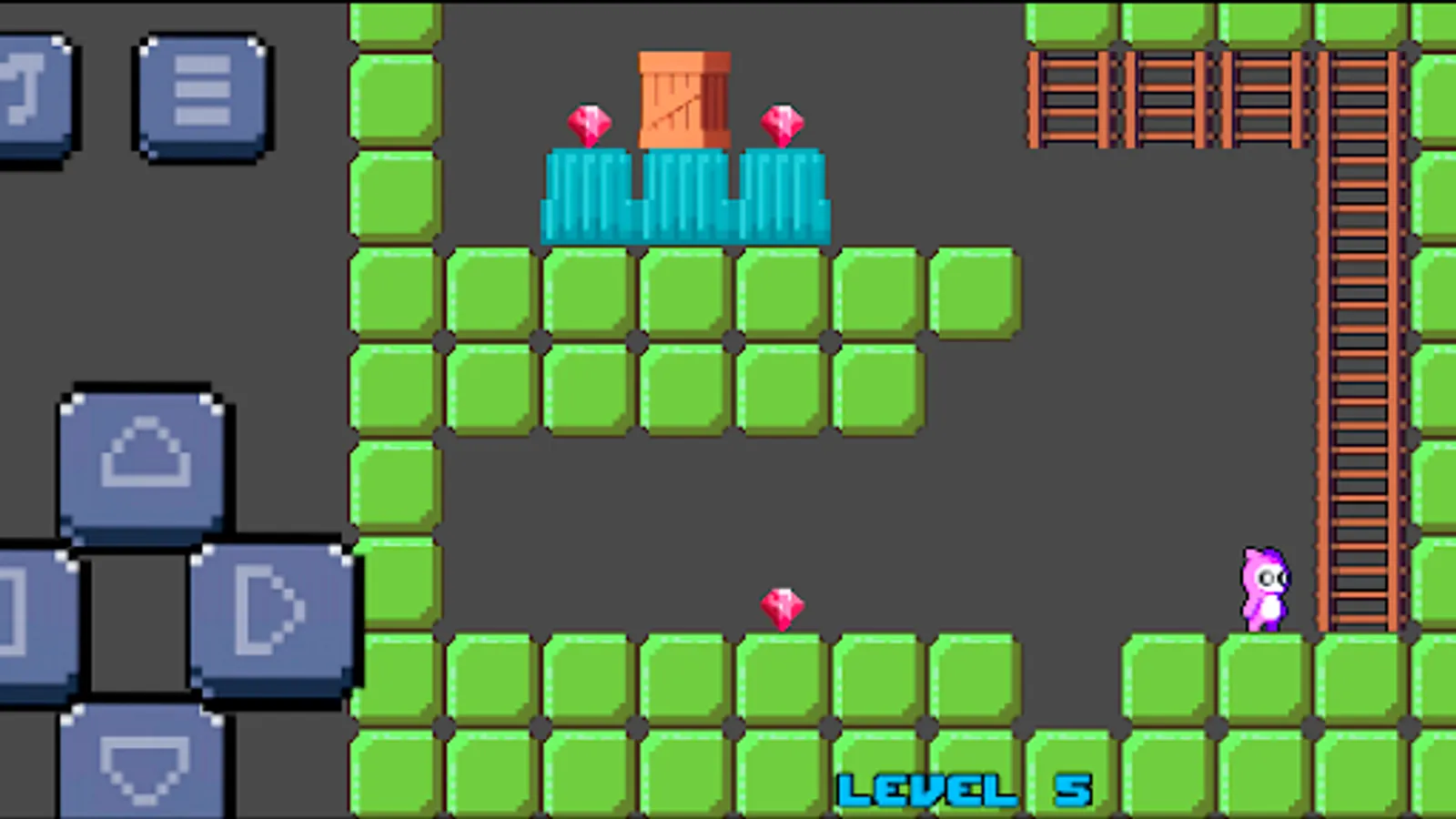Image resolution: width=1456 pixels, height=819 pixels.
Task: Click the green platform under the spikes
Action: (687, 291)
